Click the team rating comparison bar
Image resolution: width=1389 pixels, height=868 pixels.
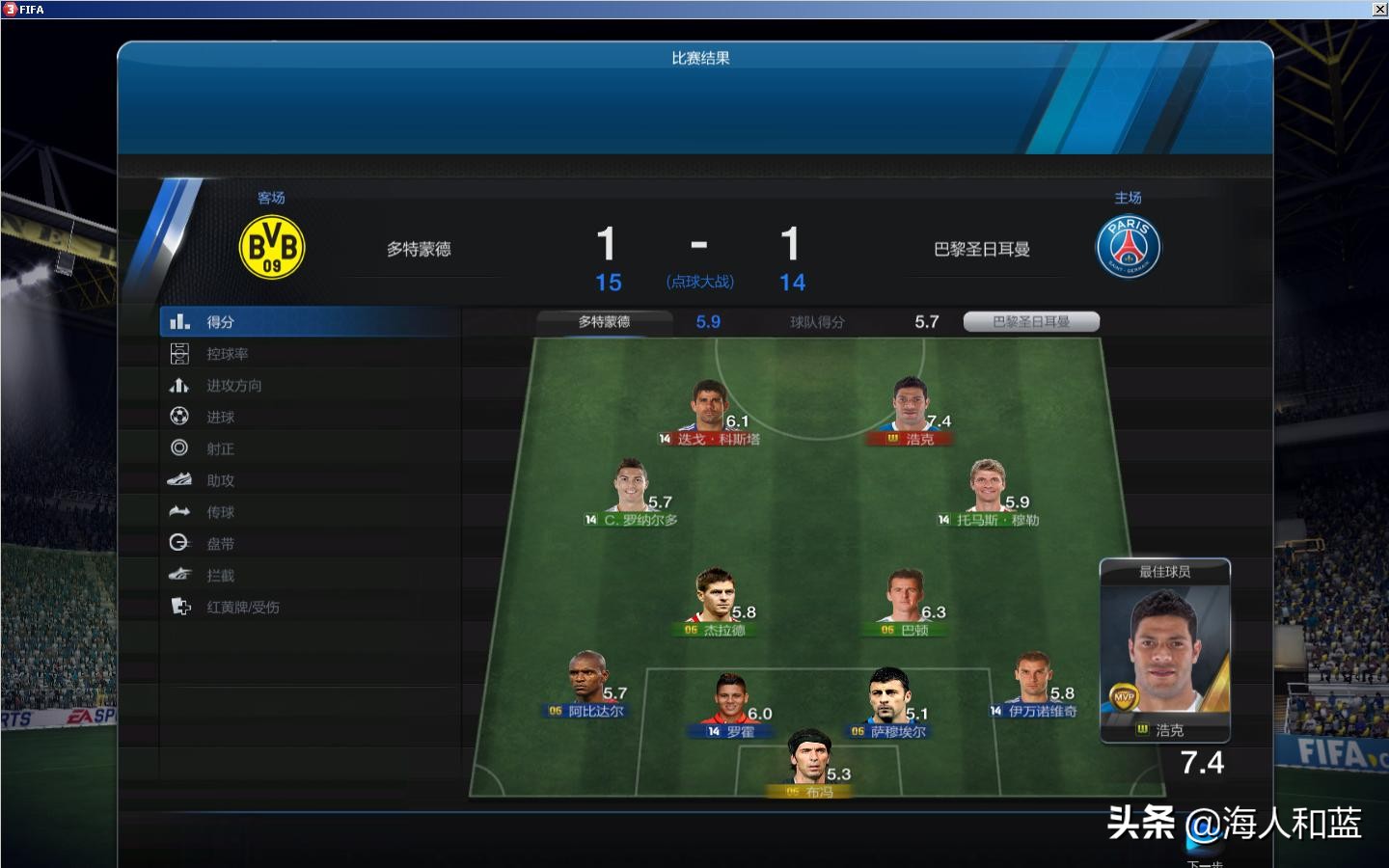coord(818,322)
